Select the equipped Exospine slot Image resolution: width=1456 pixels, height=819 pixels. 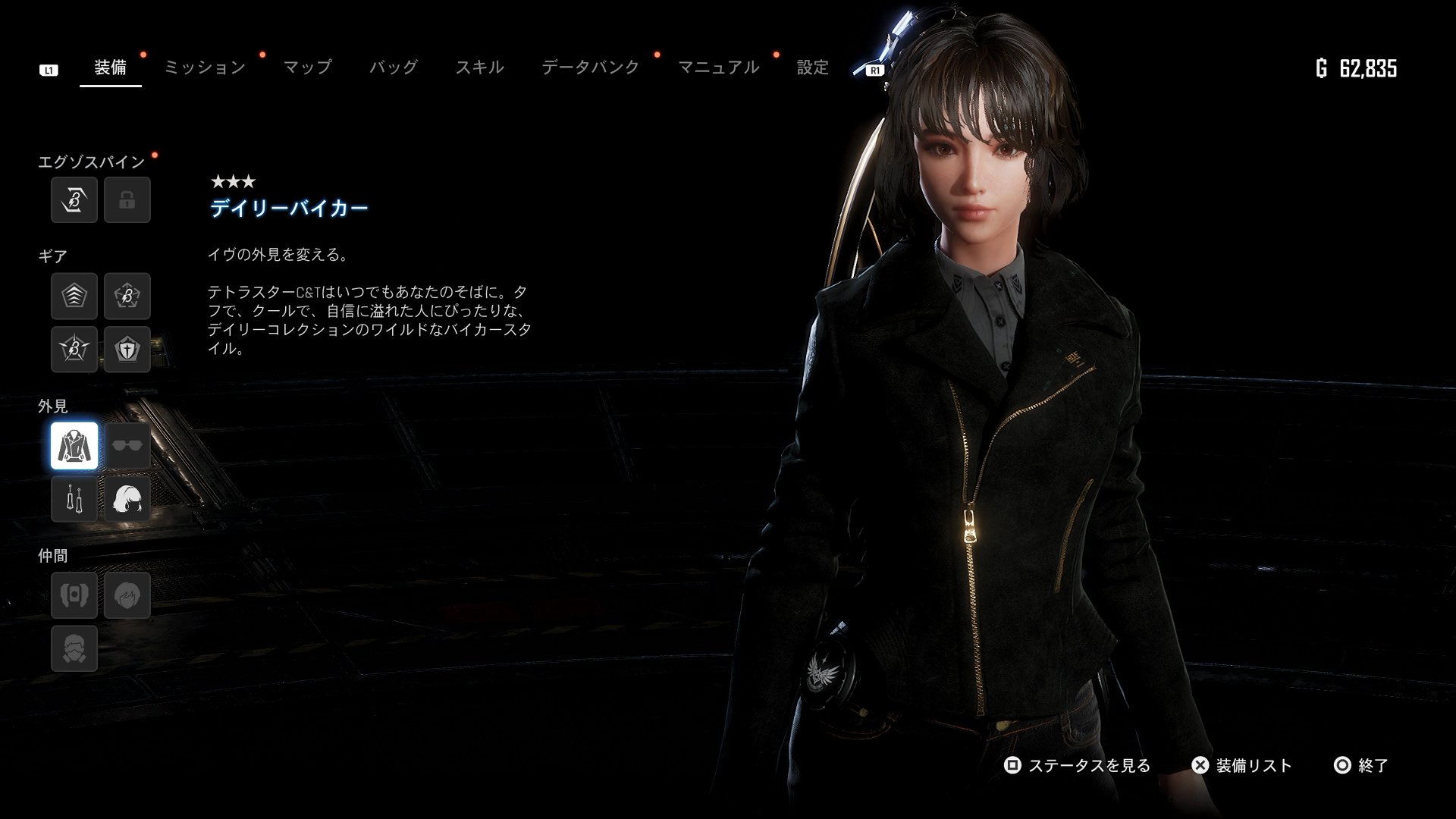[x=74, y=200]
